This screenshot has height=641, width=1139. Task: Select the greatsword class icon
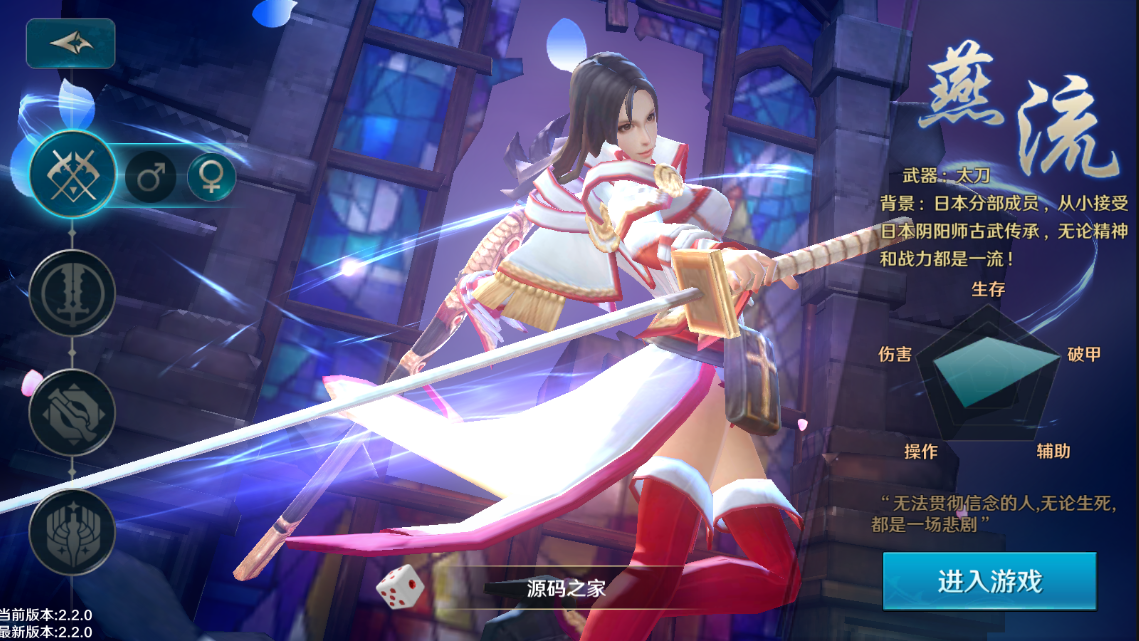[72, 292]
